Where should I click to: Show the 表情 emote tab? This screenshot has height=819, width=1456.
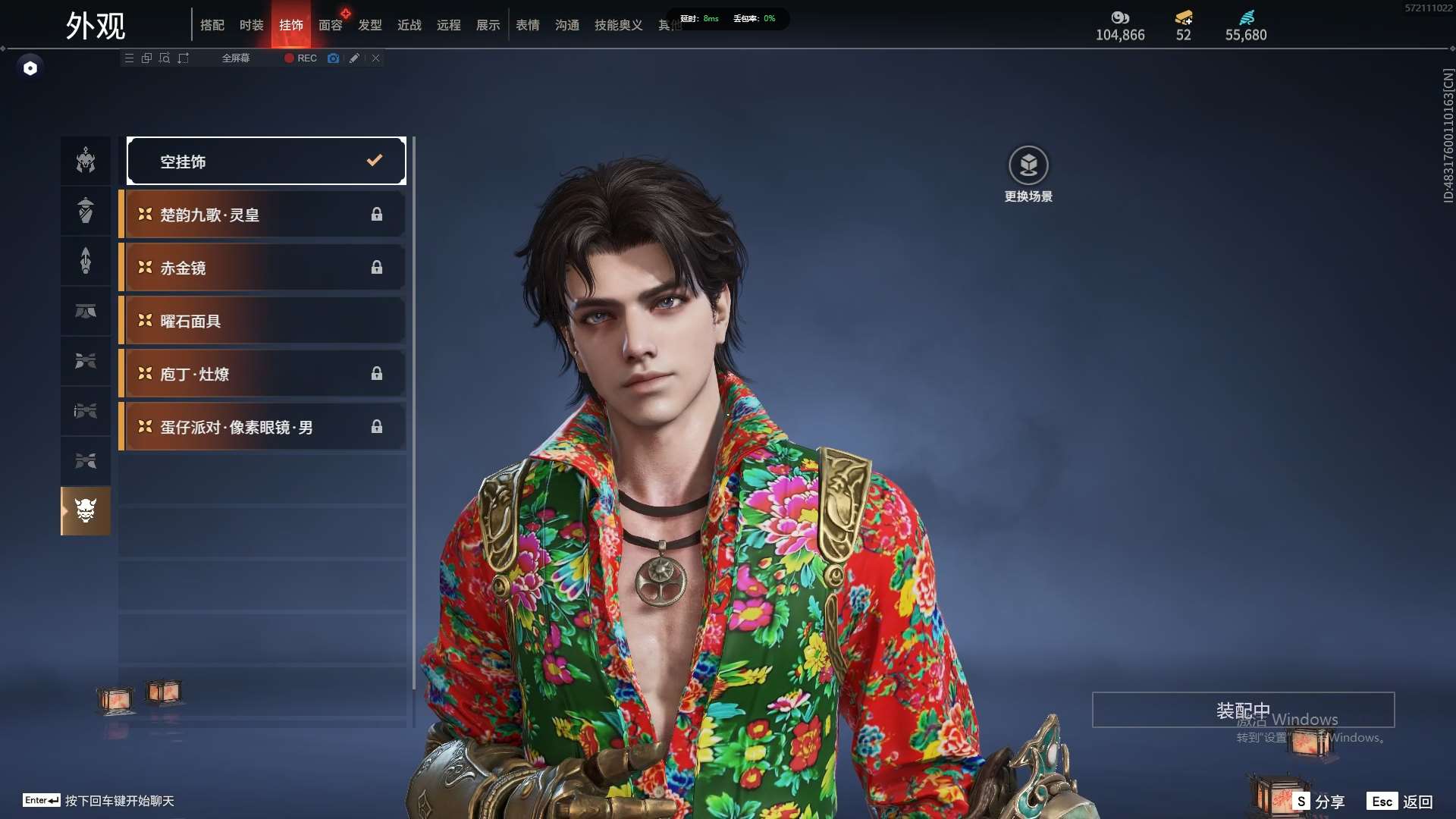point(528,25)
